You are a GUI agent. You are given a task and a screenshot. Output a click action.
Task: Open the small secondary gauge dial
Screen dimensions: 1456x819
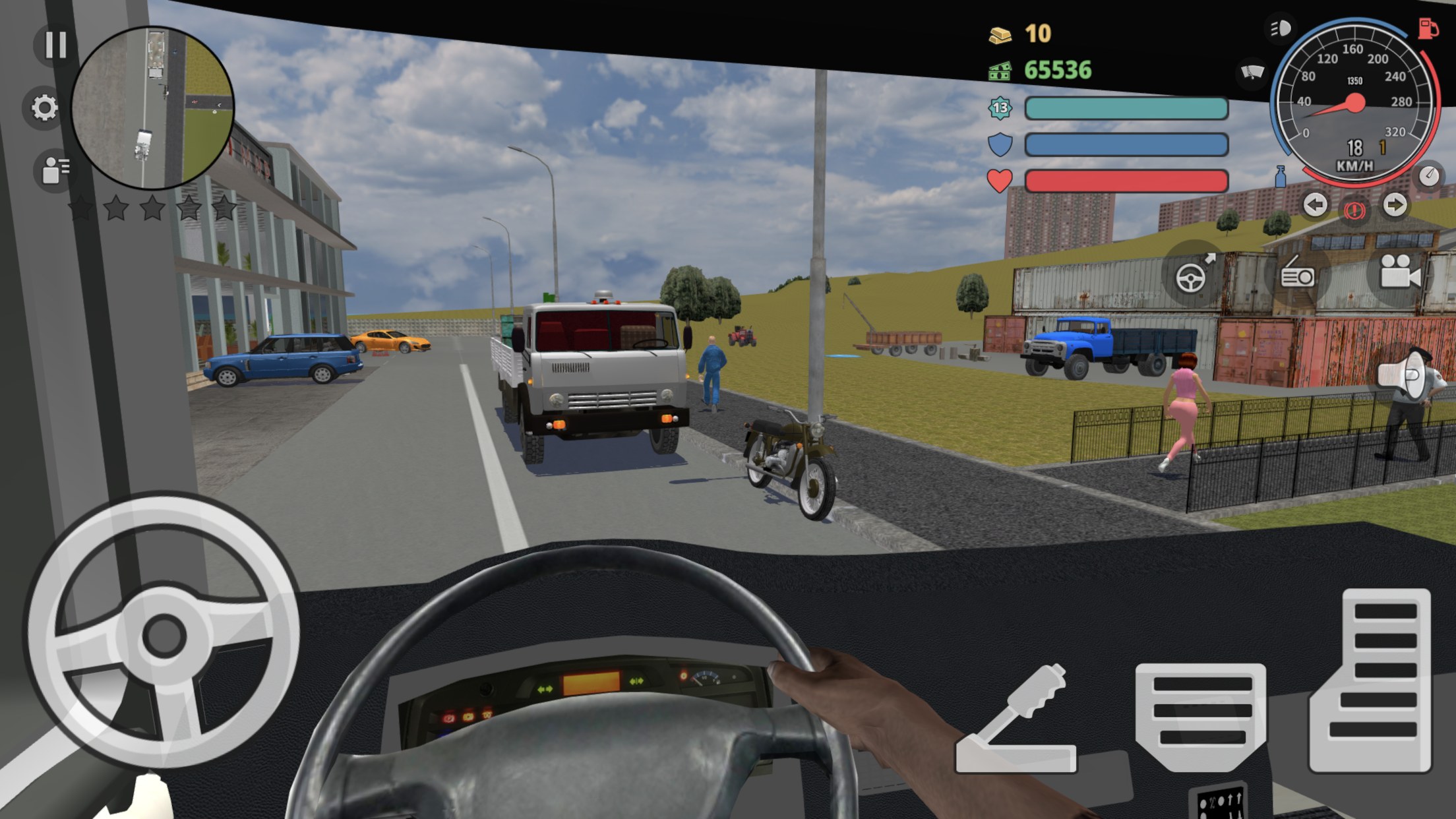click(x=1428, y=177)
